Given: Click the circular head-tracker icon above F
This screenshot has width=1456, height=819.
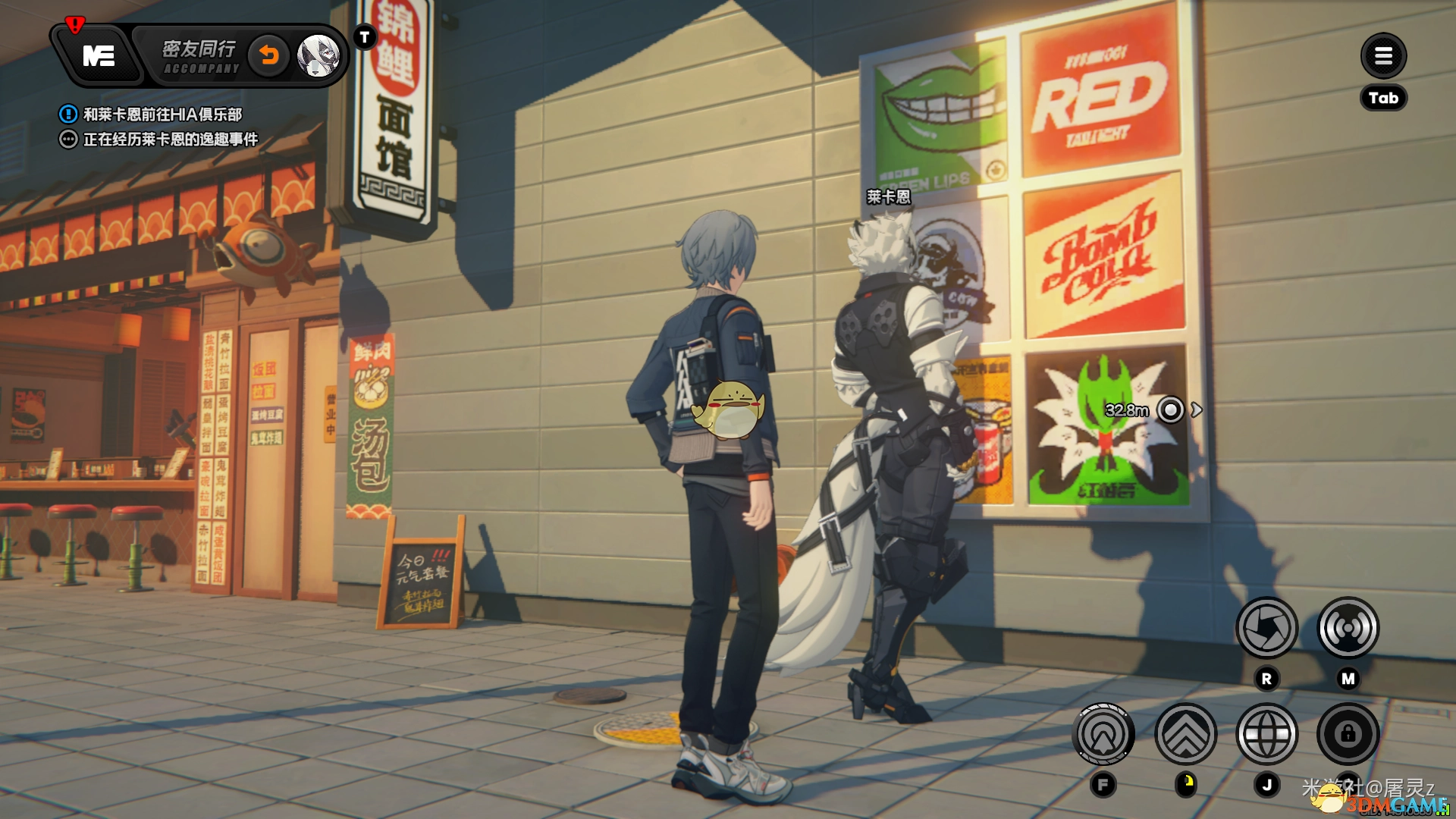Looking at the screenshot, I should 1103,734.
